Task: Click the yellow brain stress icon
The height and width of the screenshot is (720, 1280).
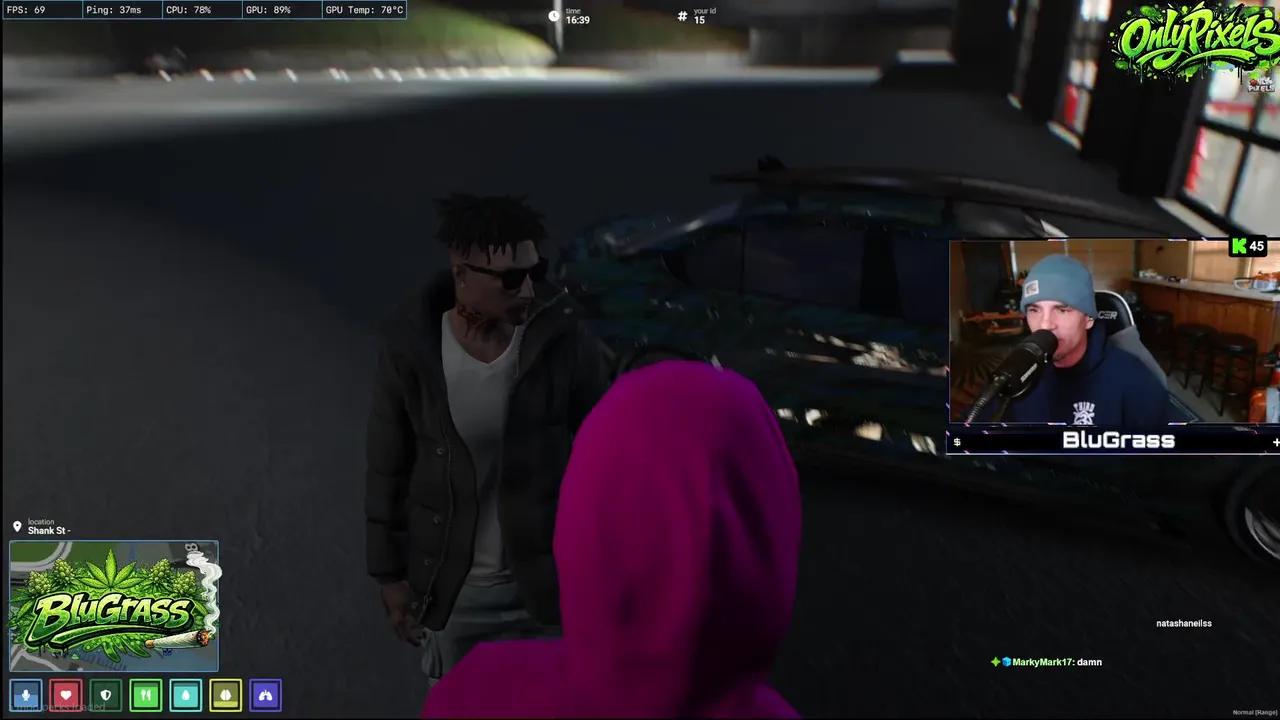Action: [x=226, y=695]
